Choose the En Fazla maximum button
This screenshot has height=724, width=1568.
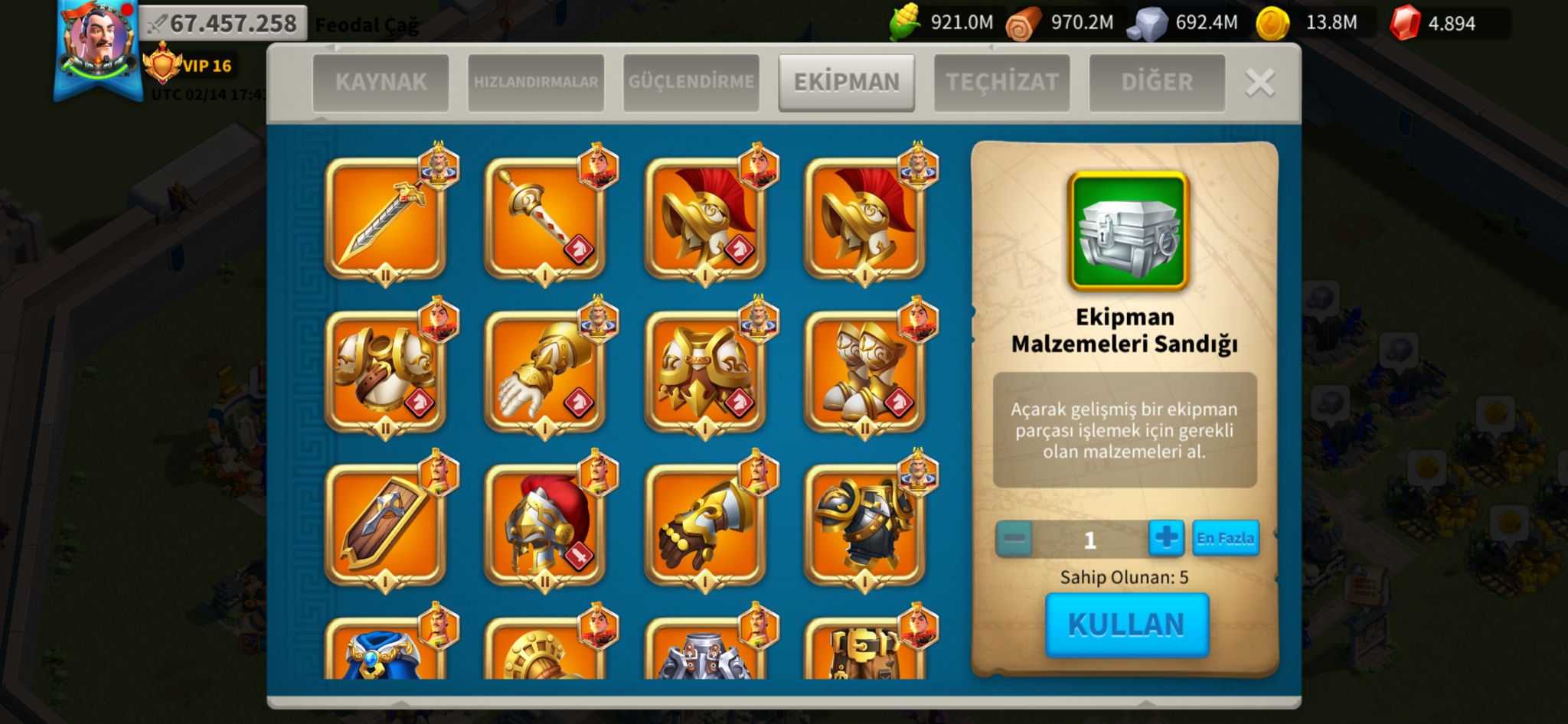click(1225, 538)
